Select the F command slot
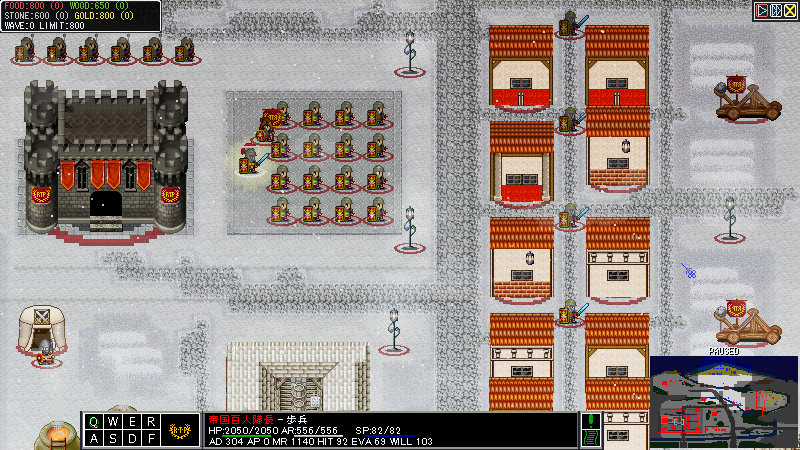Screen dimensions: 800x450 click(x=149, y=438)
